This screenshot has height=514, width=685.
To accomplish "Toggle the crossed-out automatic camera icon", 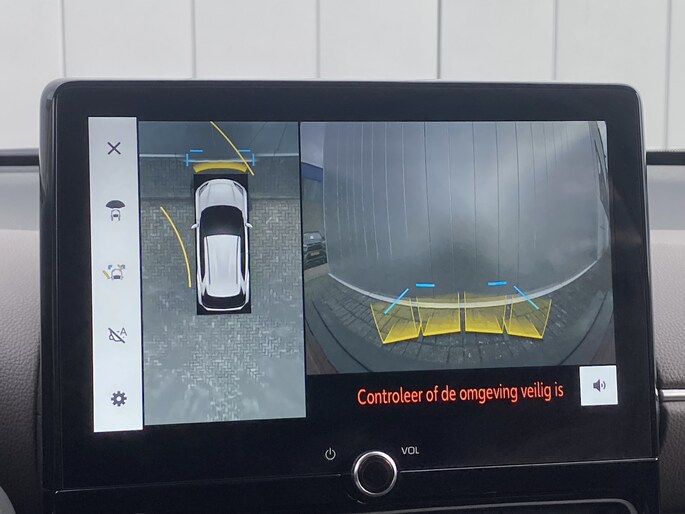I will pos(116,335).
